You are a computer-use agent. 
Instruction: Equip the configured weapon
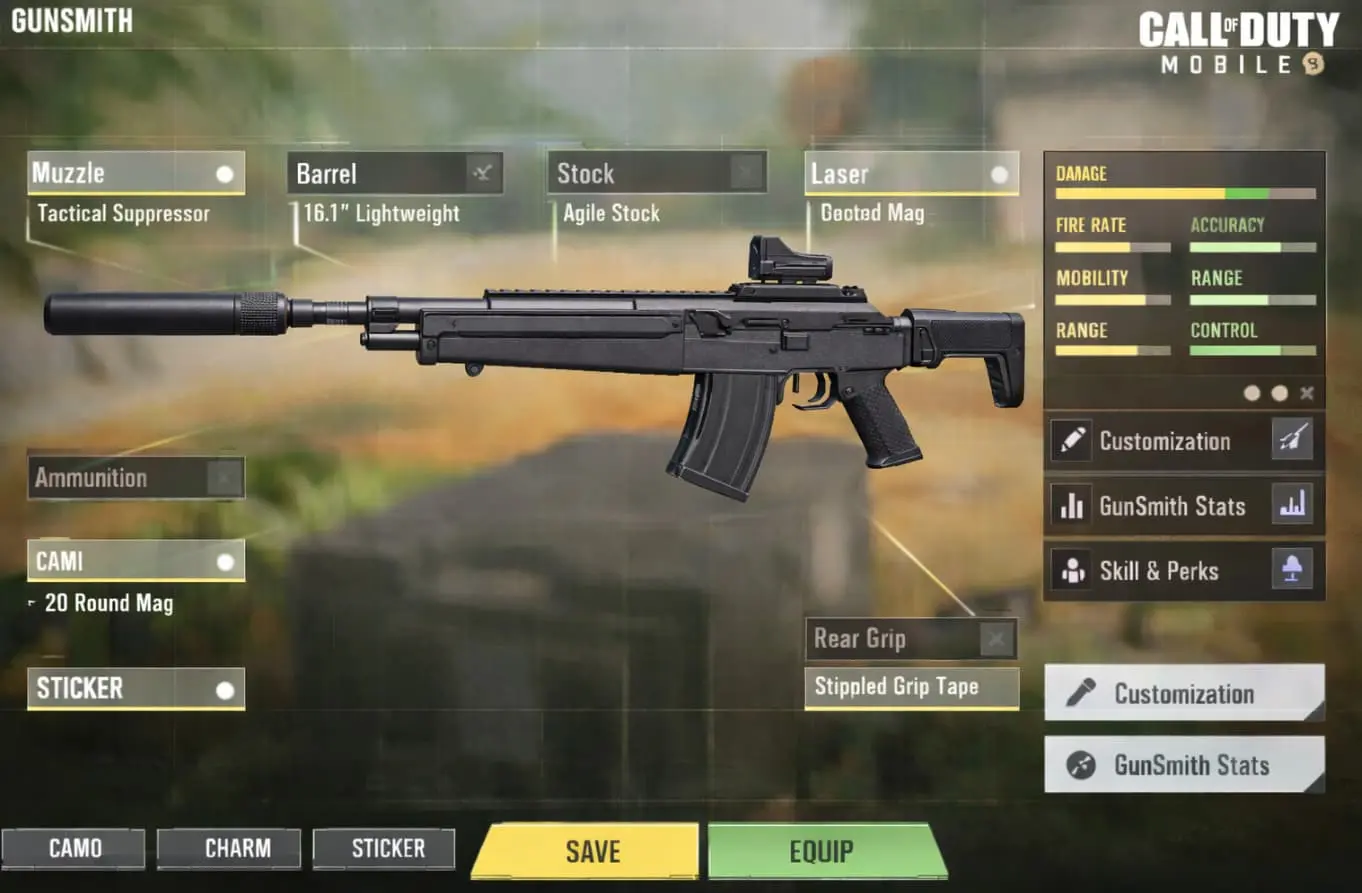point(824,851)
